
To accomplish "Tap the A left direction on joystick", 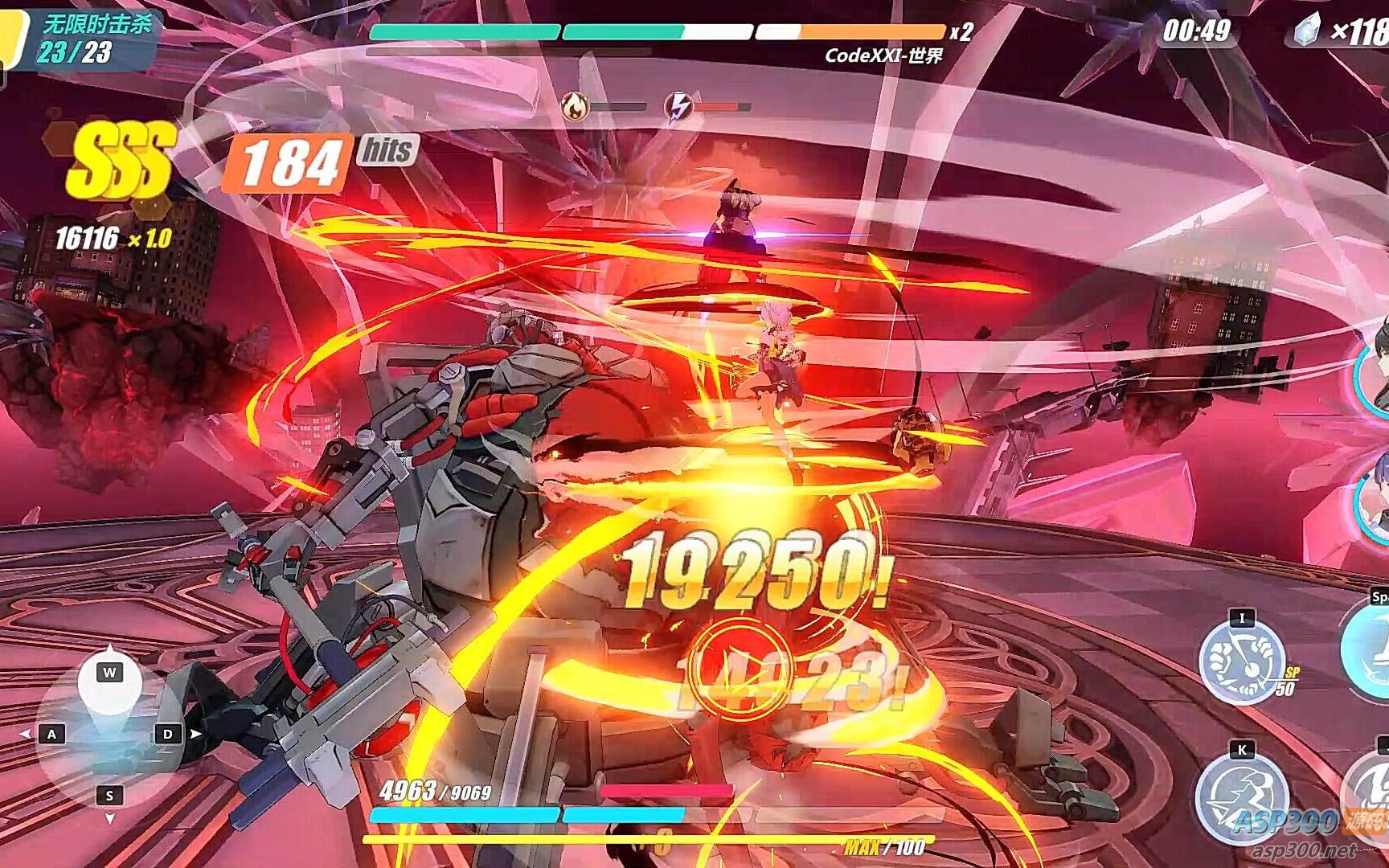I will (x=52, y=734).
